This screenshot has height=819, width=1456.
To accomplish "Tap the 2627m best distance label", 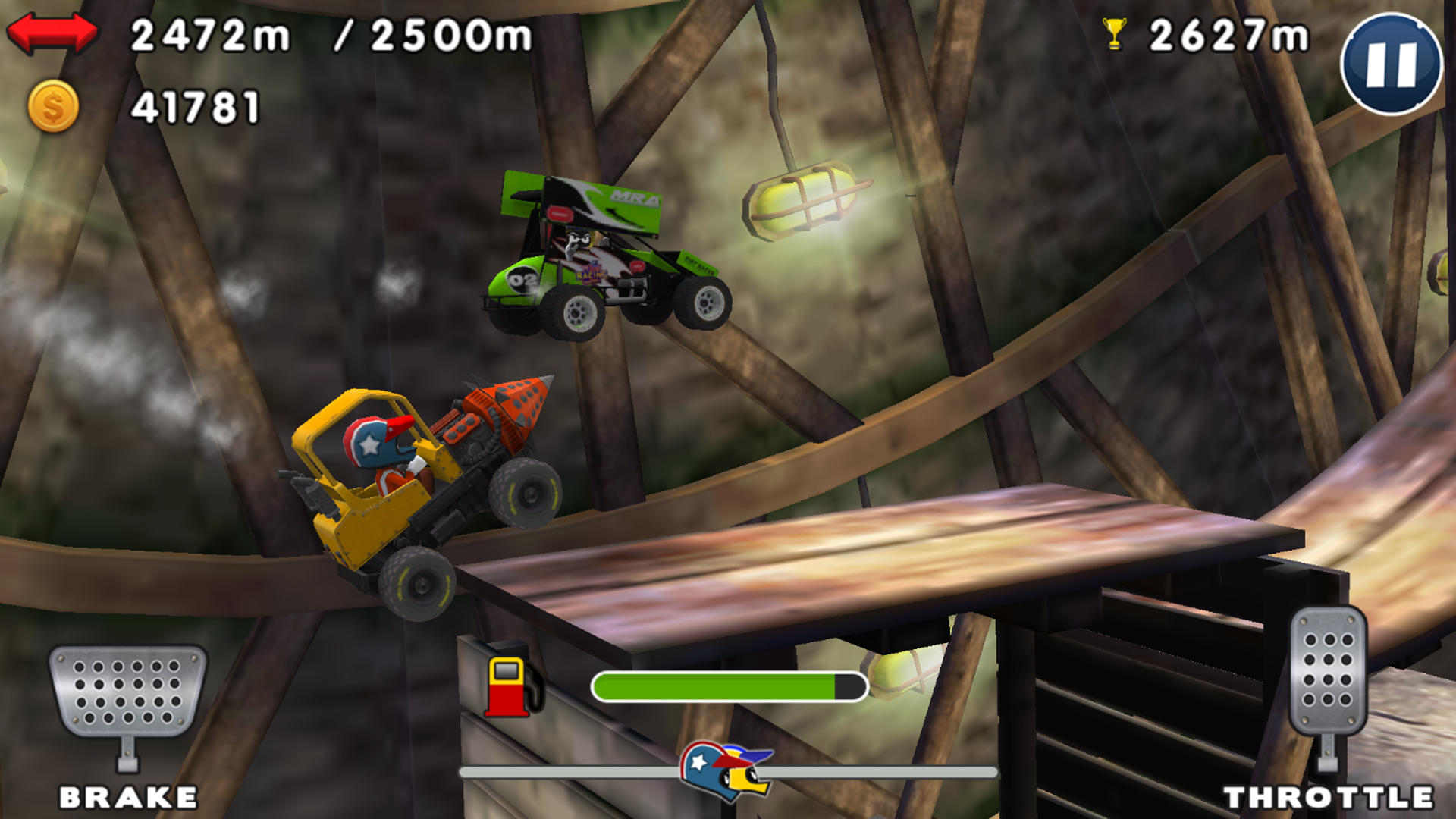I will pos(1228,34).
